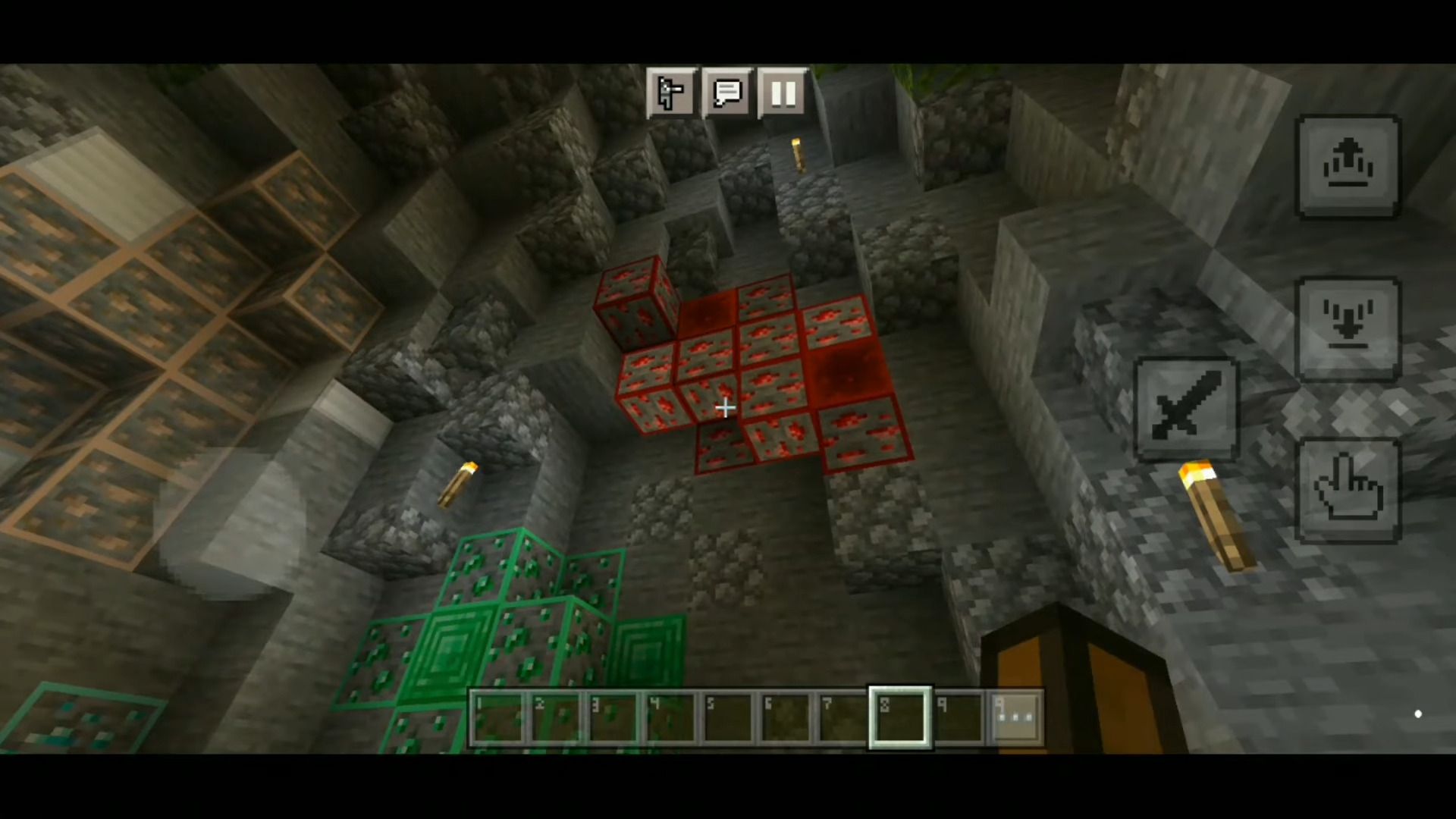This screenshot has height=819, width=1456.
Task: Select hotbar slot number 1
Action: (x=497, y=717)
